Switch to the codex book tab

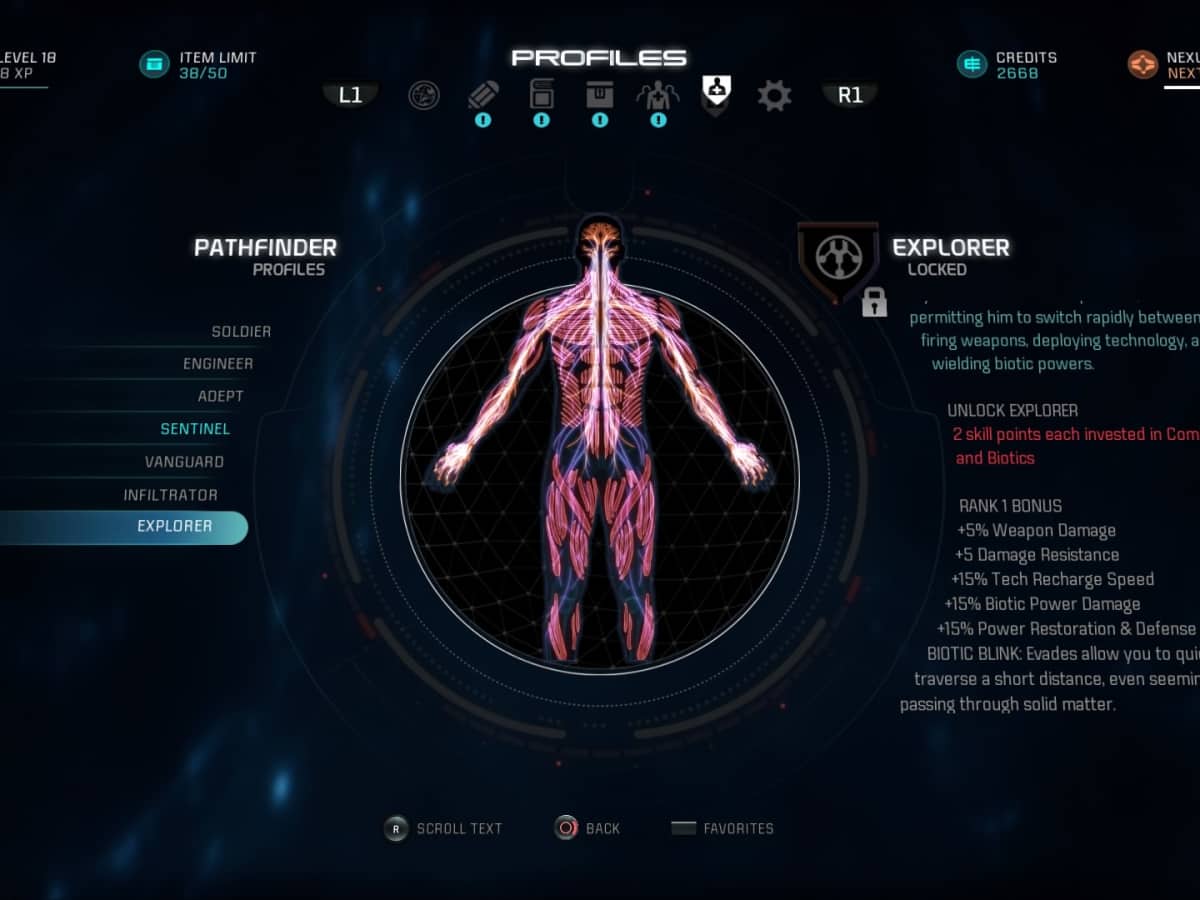coord(541,95)
